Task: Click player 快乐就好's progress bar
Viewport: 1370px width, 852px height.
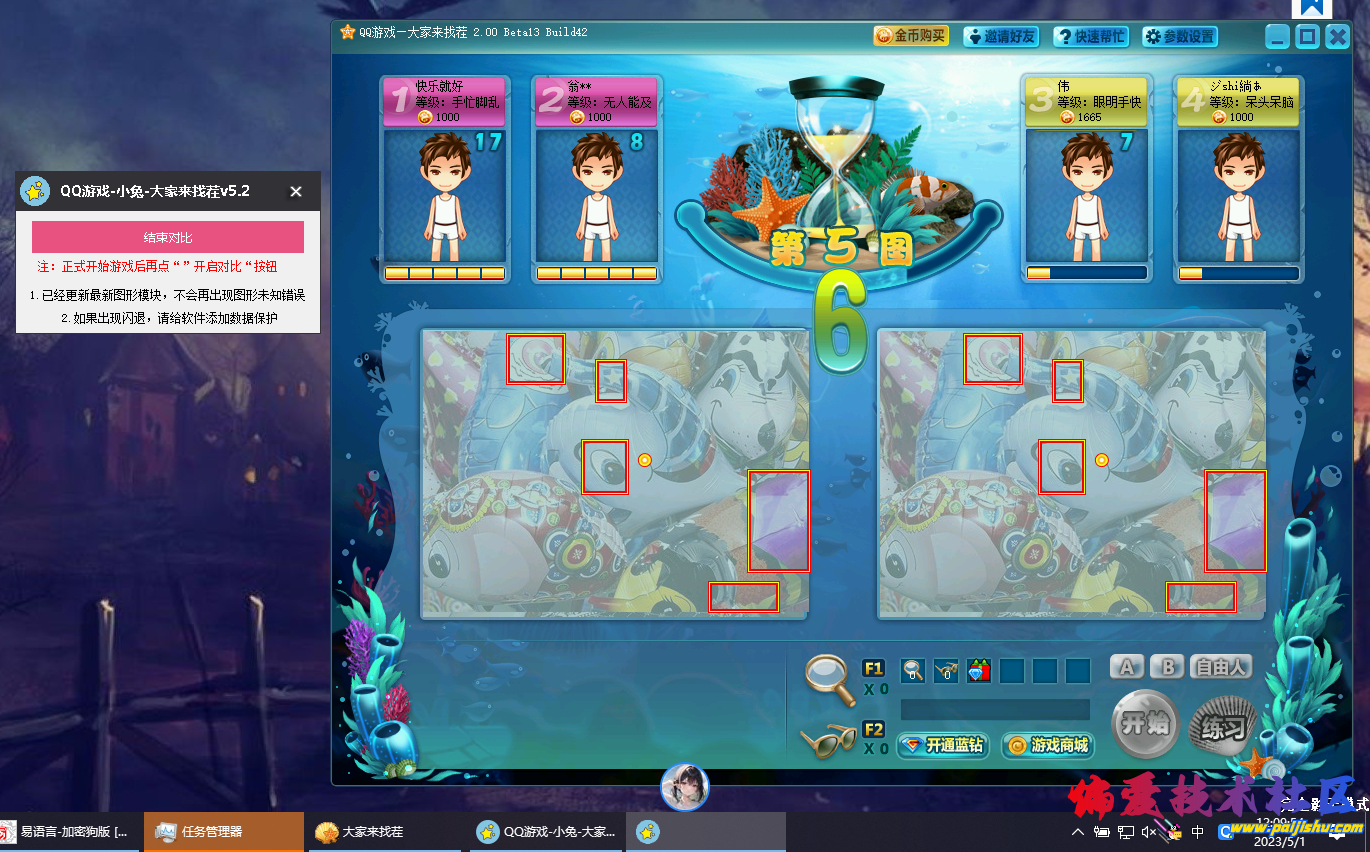Action: click(444, 271)
